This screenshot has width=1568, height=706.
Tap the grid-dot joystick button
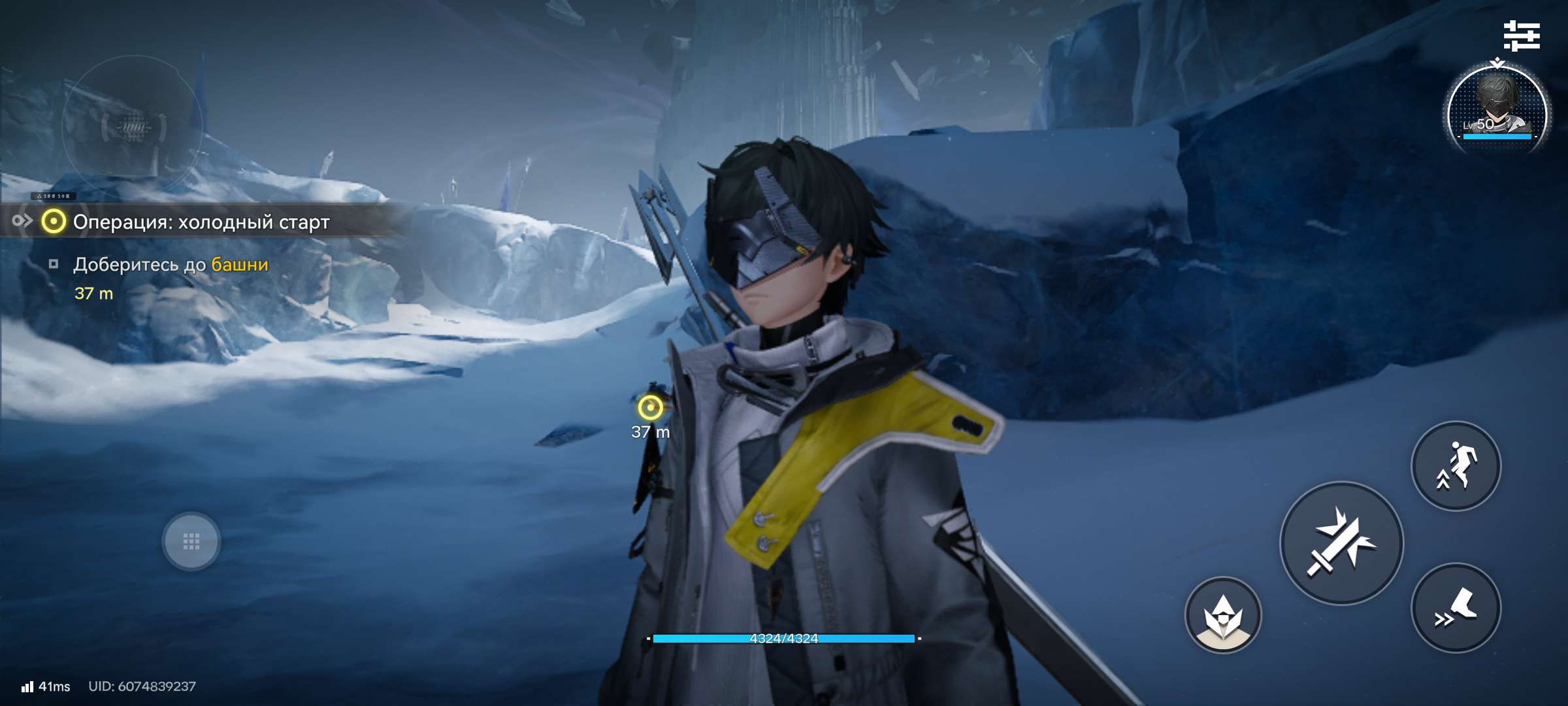[x=191, y=541]
